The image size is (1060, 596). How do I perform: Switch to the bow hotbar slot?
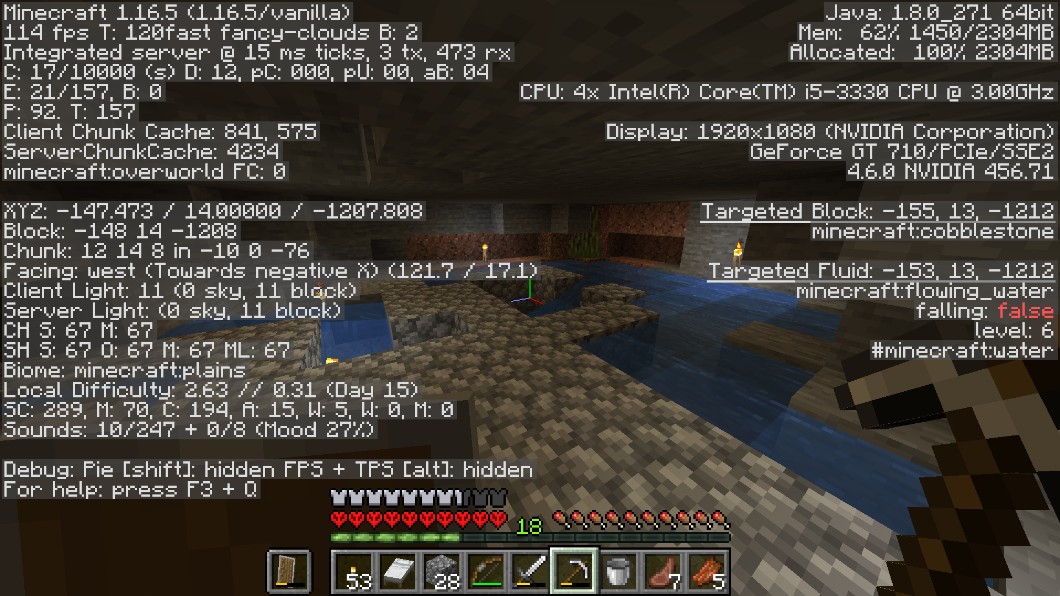pos(486,571)
